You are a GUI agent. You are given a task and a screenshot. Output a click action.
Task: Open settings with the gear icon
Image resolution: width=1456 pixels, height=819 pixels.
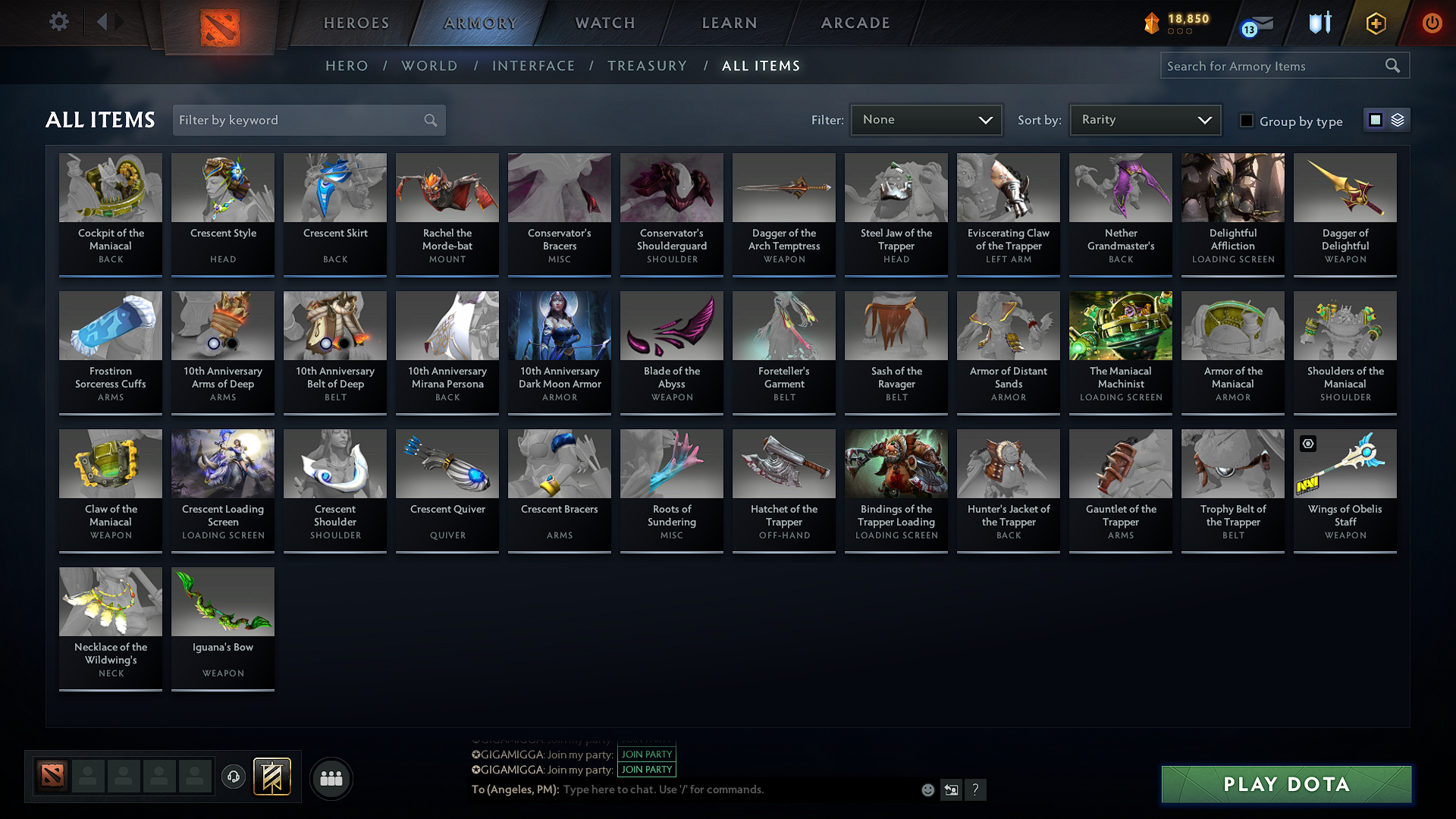click(x=58, y=21)
